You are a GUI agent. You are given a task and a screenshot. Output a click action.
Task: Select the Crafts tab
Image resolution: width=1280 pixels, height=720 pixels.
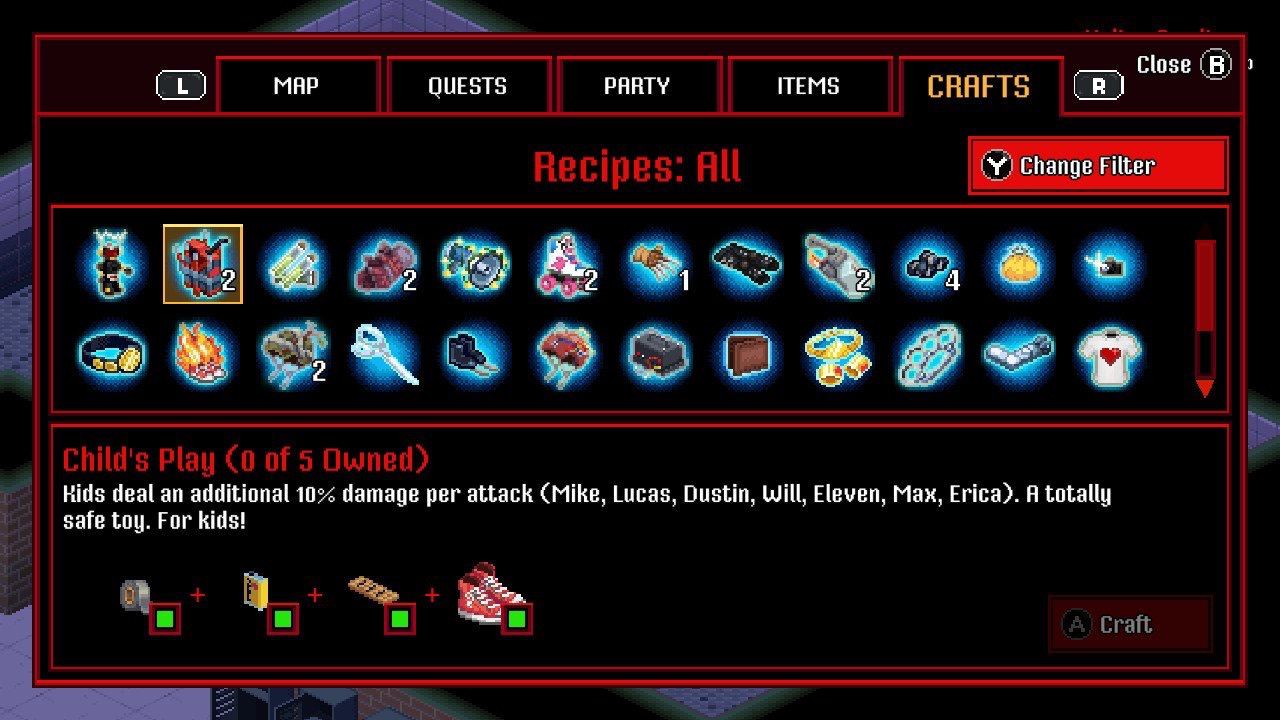point(978,87)
